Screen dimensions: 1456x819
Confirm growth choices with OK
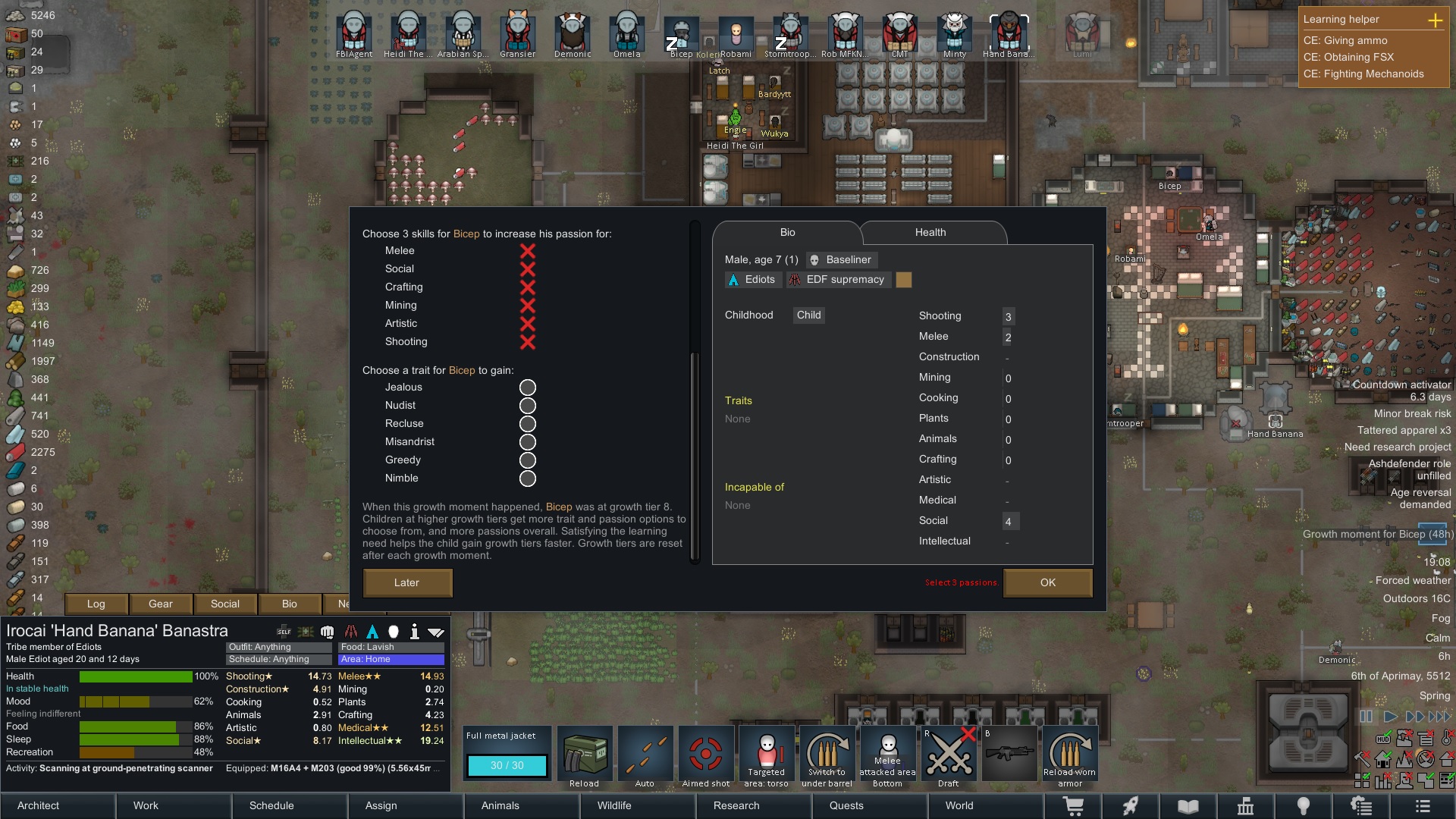coord(1047,582)
